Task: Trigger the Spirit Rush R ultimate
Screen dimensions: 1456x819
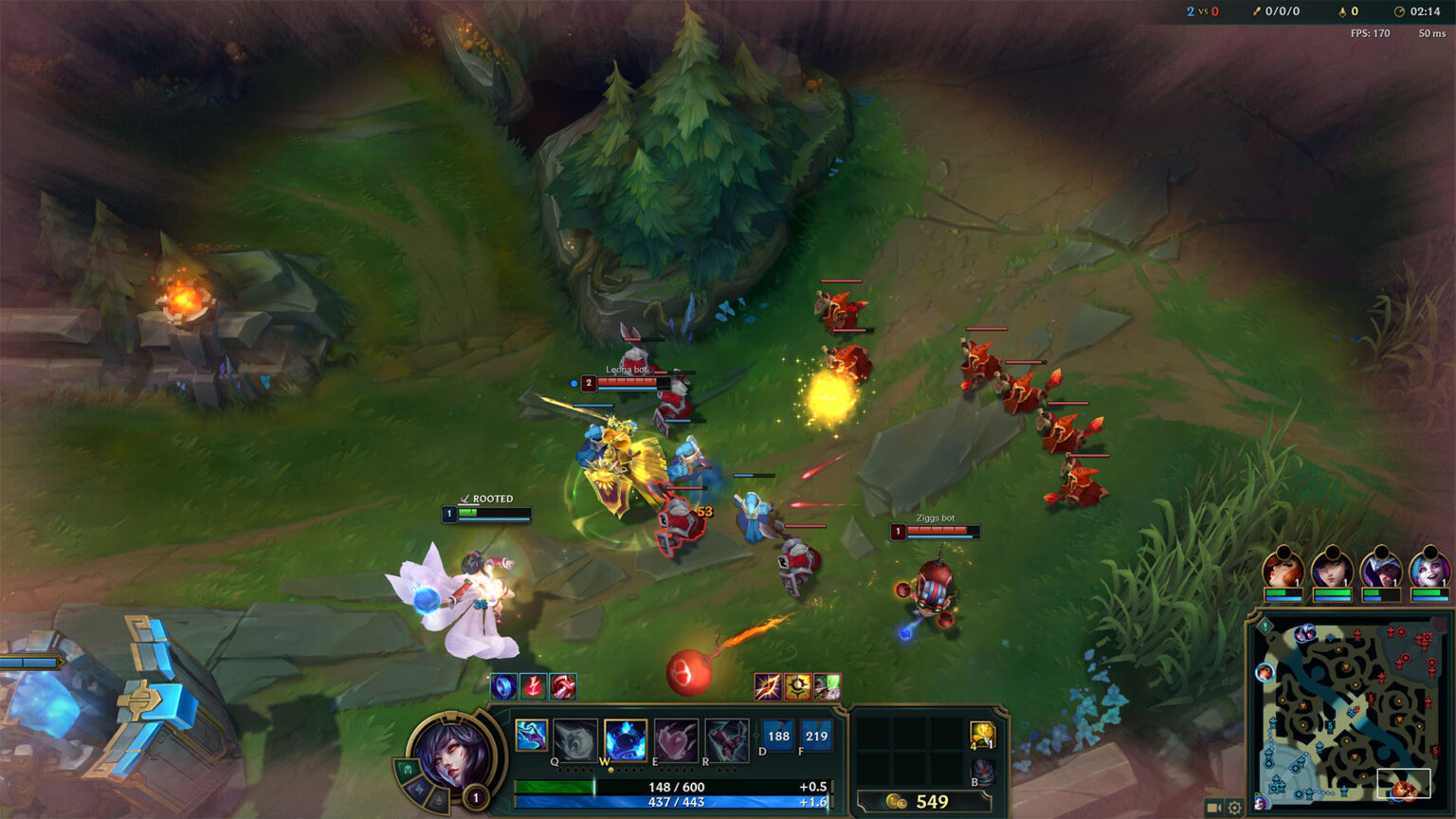Action: click(726, 738)
